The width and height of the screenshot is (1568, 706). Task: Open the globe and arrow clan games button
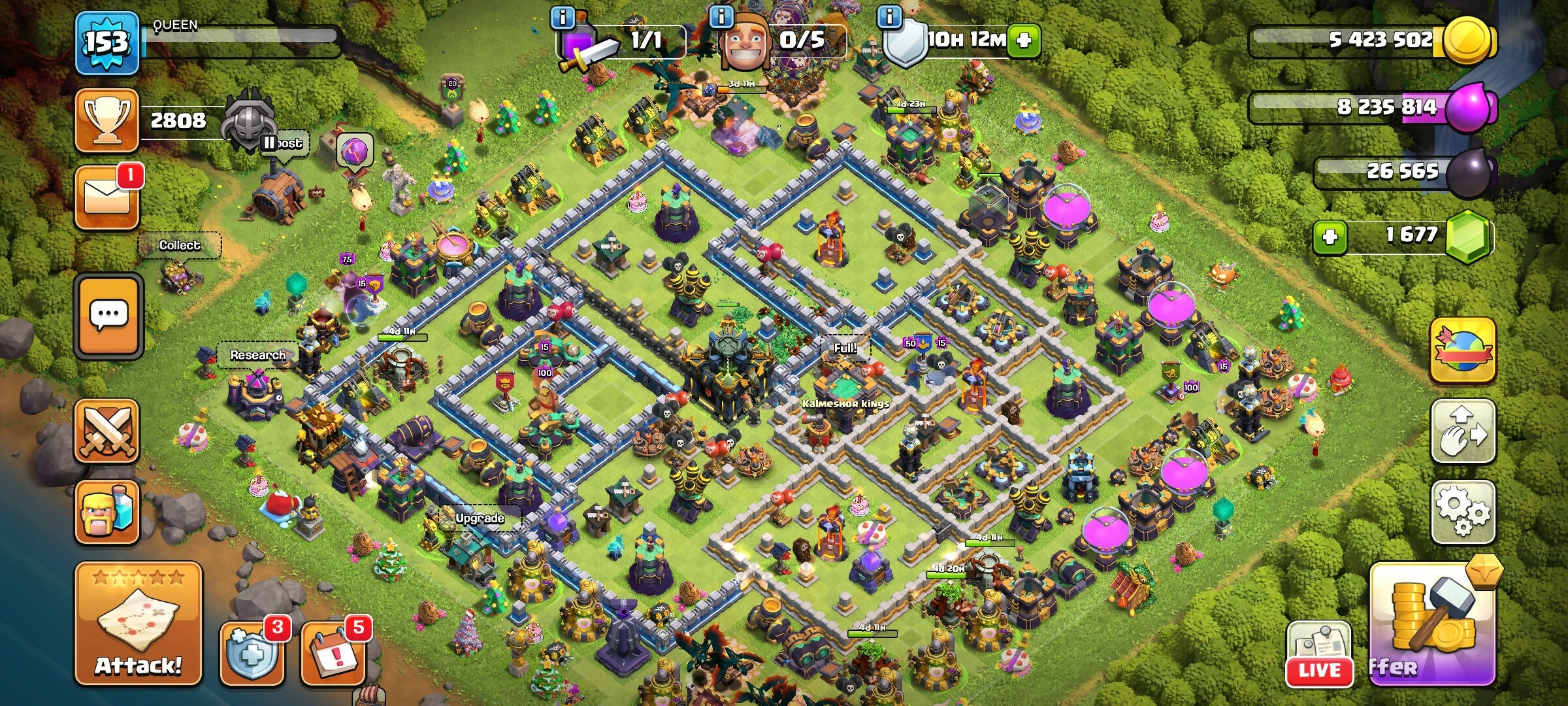(1463, 350)
